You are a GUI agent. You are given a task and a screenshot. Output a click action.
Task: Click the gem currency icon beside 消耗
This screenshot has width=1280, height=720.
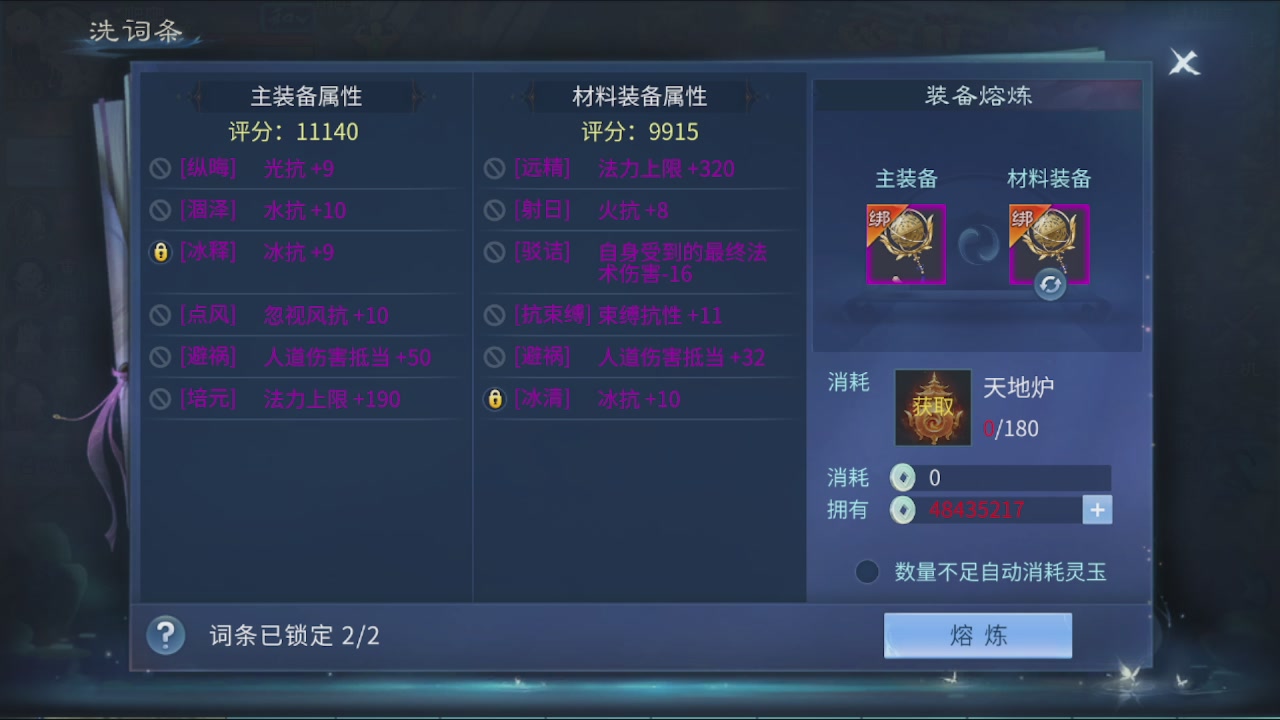coord(903,477)
